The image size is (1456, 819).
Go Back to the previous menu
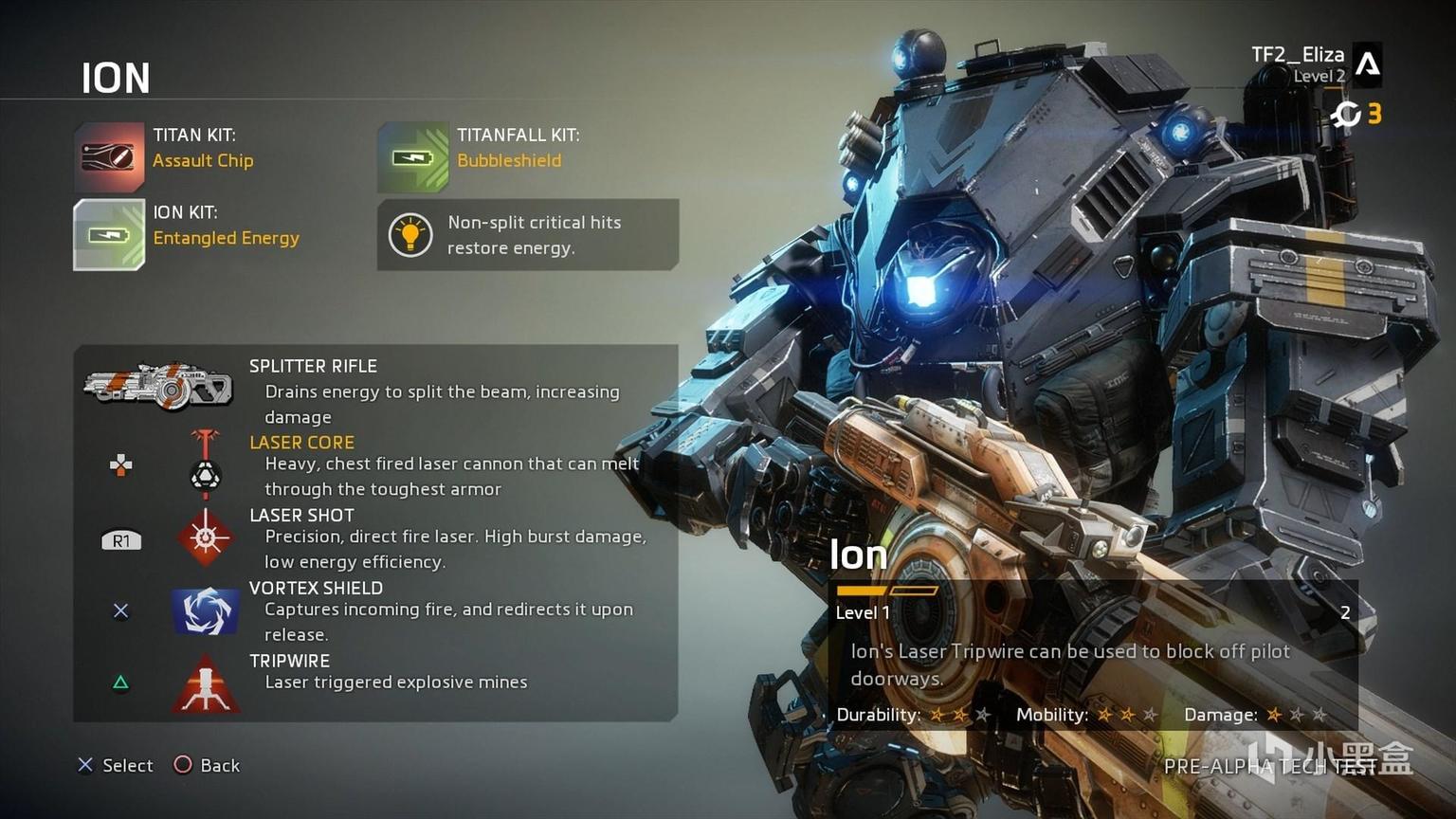tap(208, 765)
